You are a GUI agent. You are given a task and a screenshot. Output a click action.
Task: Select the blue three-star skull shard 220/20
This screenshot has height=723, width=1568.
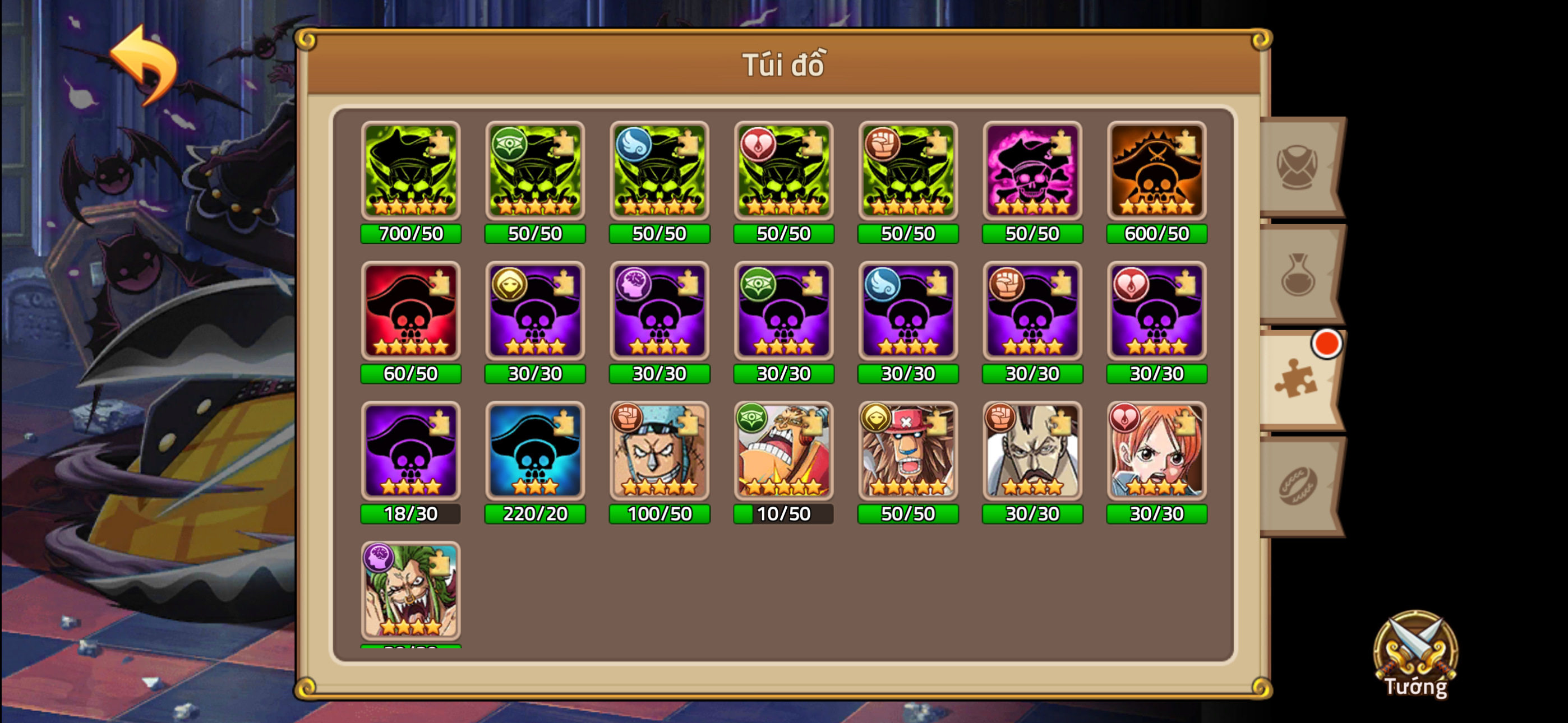[x=535, y=452]
